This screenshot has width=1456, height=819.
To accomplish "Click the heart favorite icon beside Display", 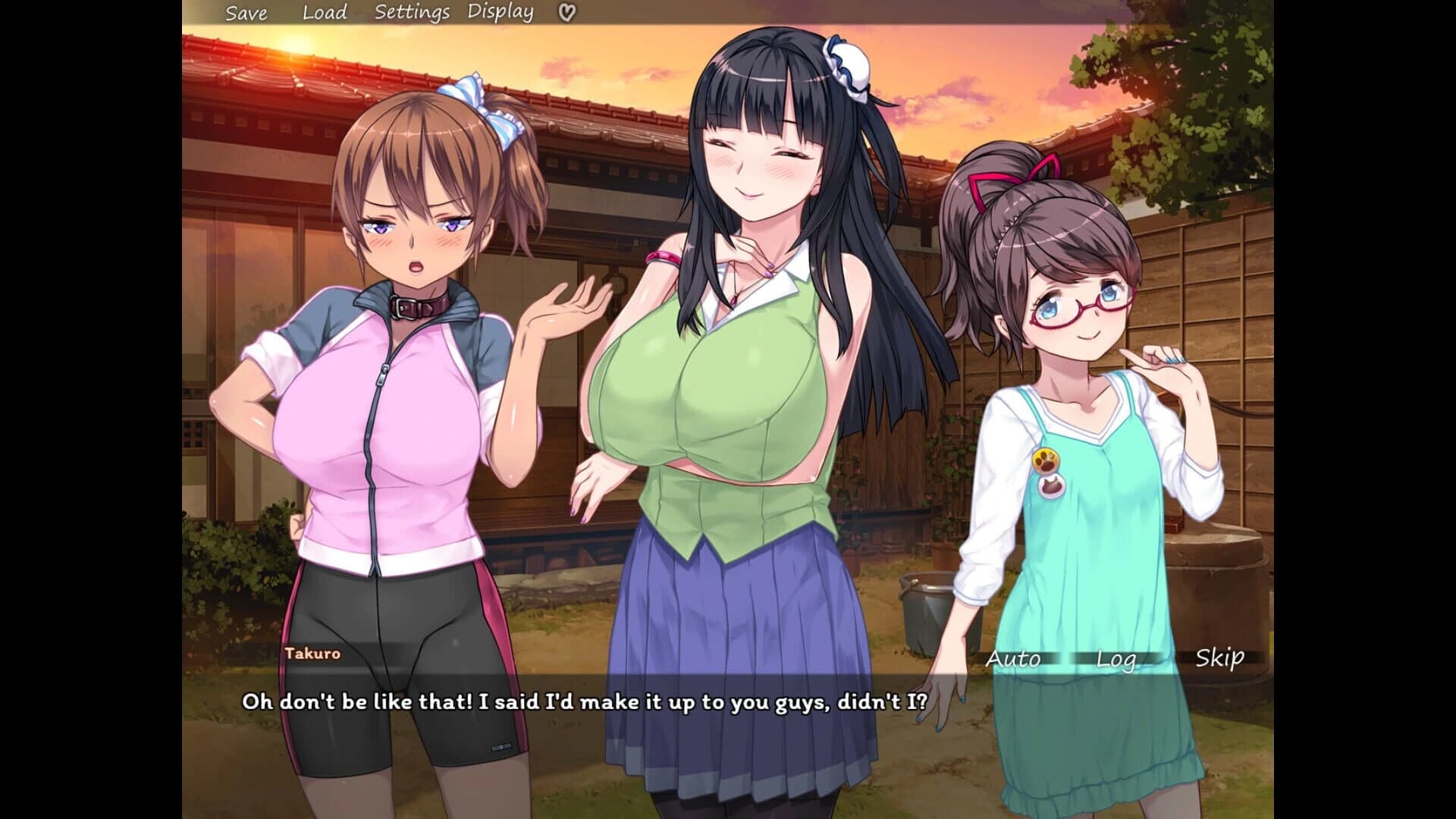I will tap(564, 12).
